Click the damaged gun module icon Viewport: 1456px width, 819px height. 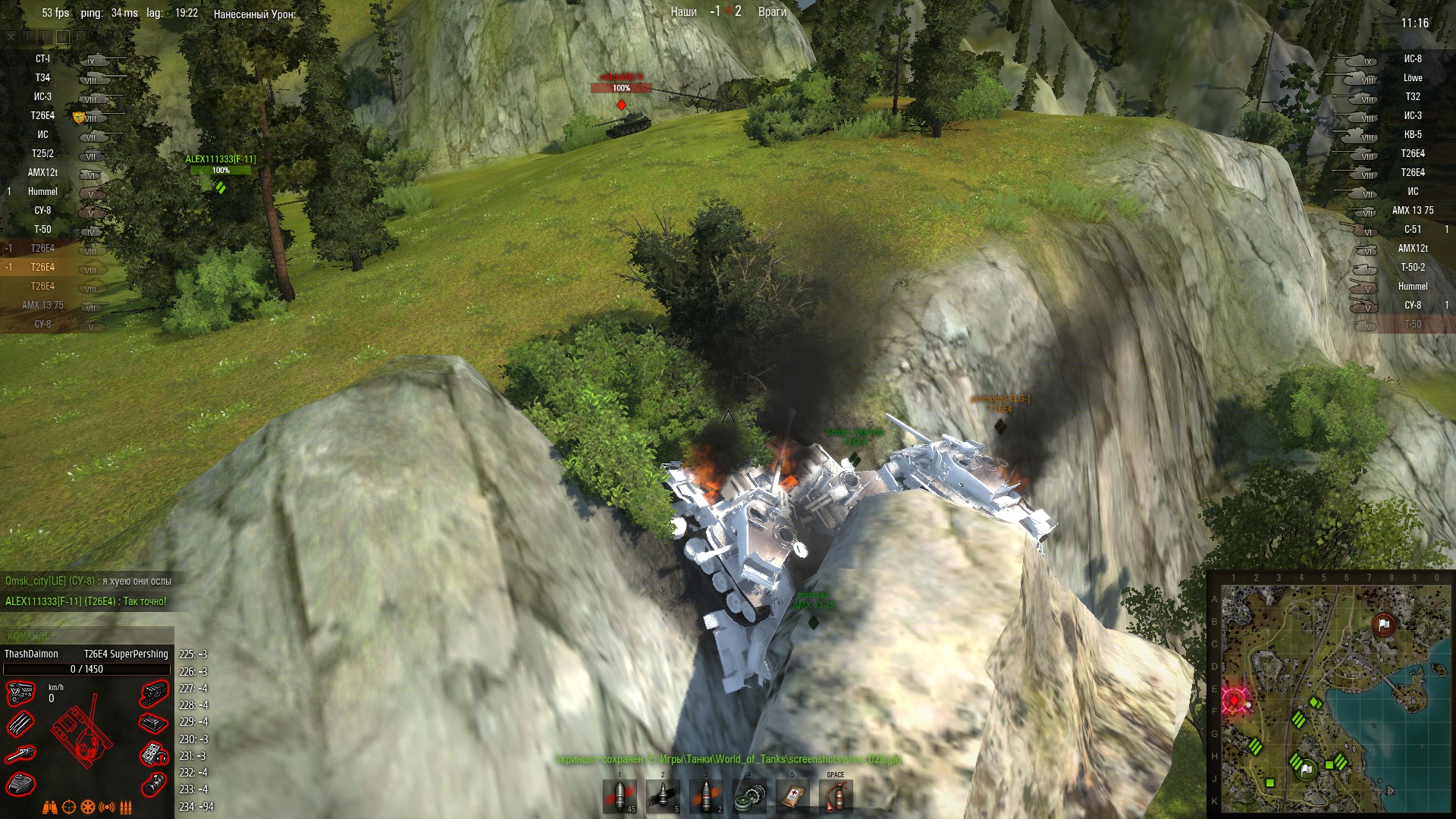pos(20,754)
